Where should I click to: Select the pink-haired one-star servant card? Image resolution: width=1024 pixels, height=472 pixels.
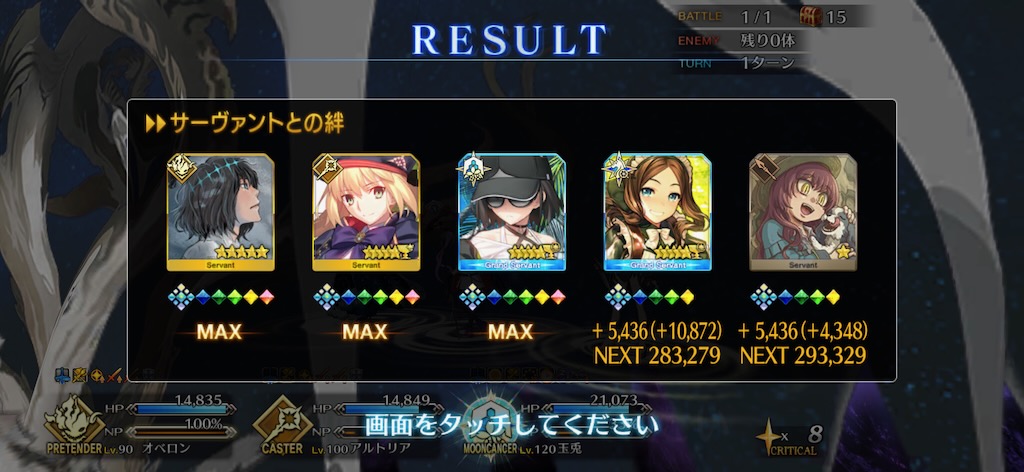tap(803, 211)
